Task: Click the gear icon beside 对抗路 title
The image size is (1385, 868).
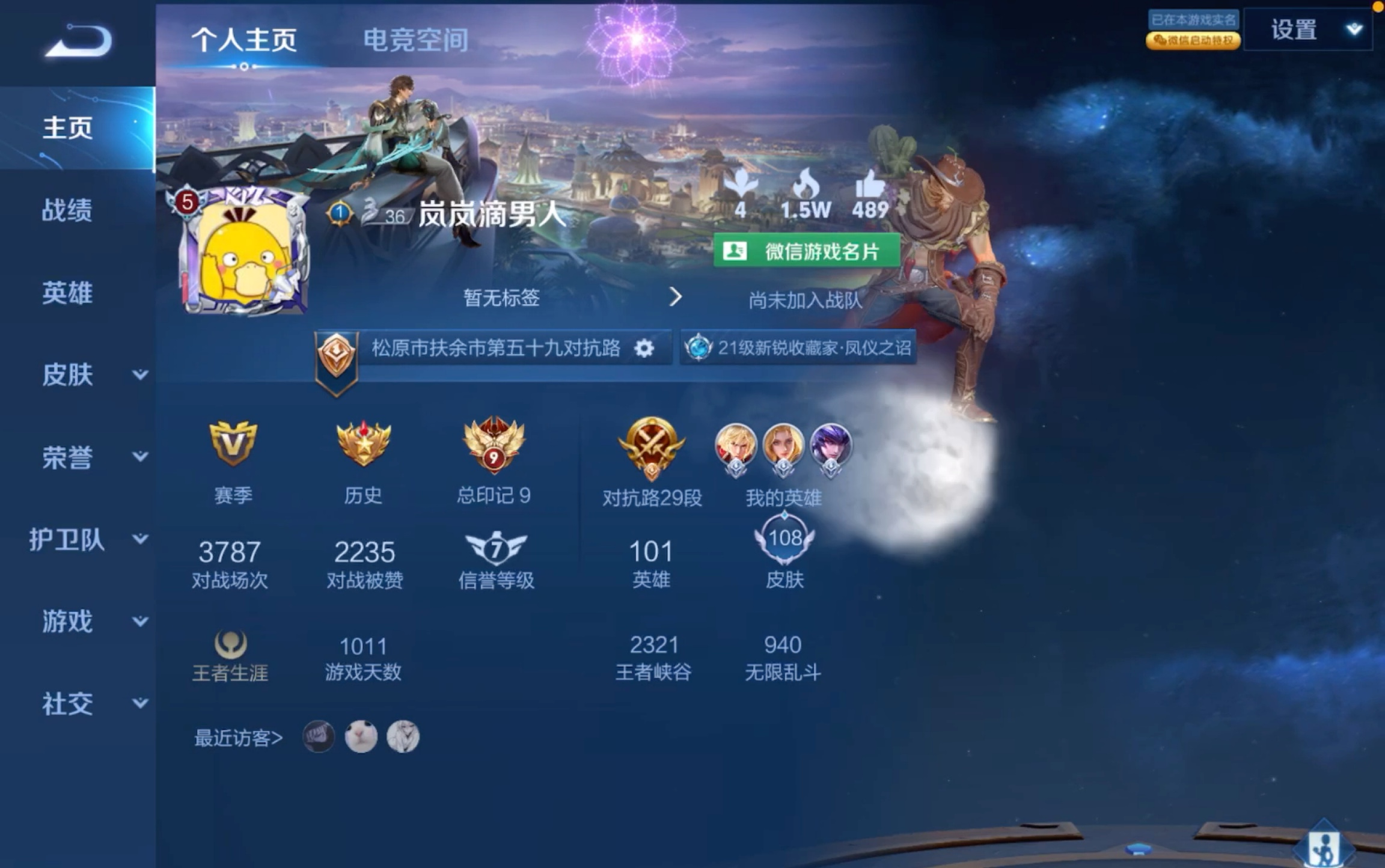Action: point(644,347)
